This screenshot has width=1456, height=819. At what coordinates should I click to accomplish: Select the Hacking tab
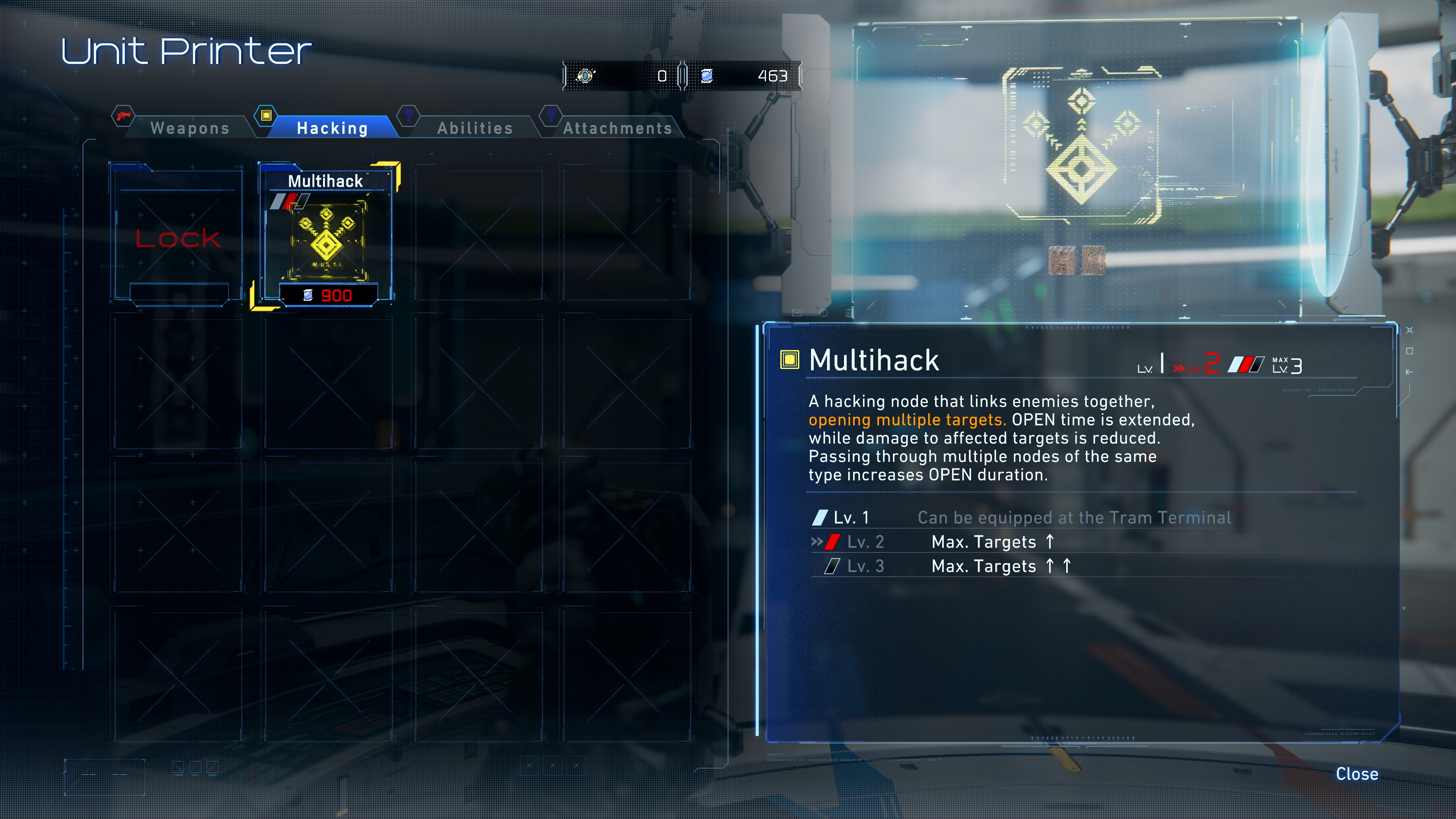click(x=333, y=128)
